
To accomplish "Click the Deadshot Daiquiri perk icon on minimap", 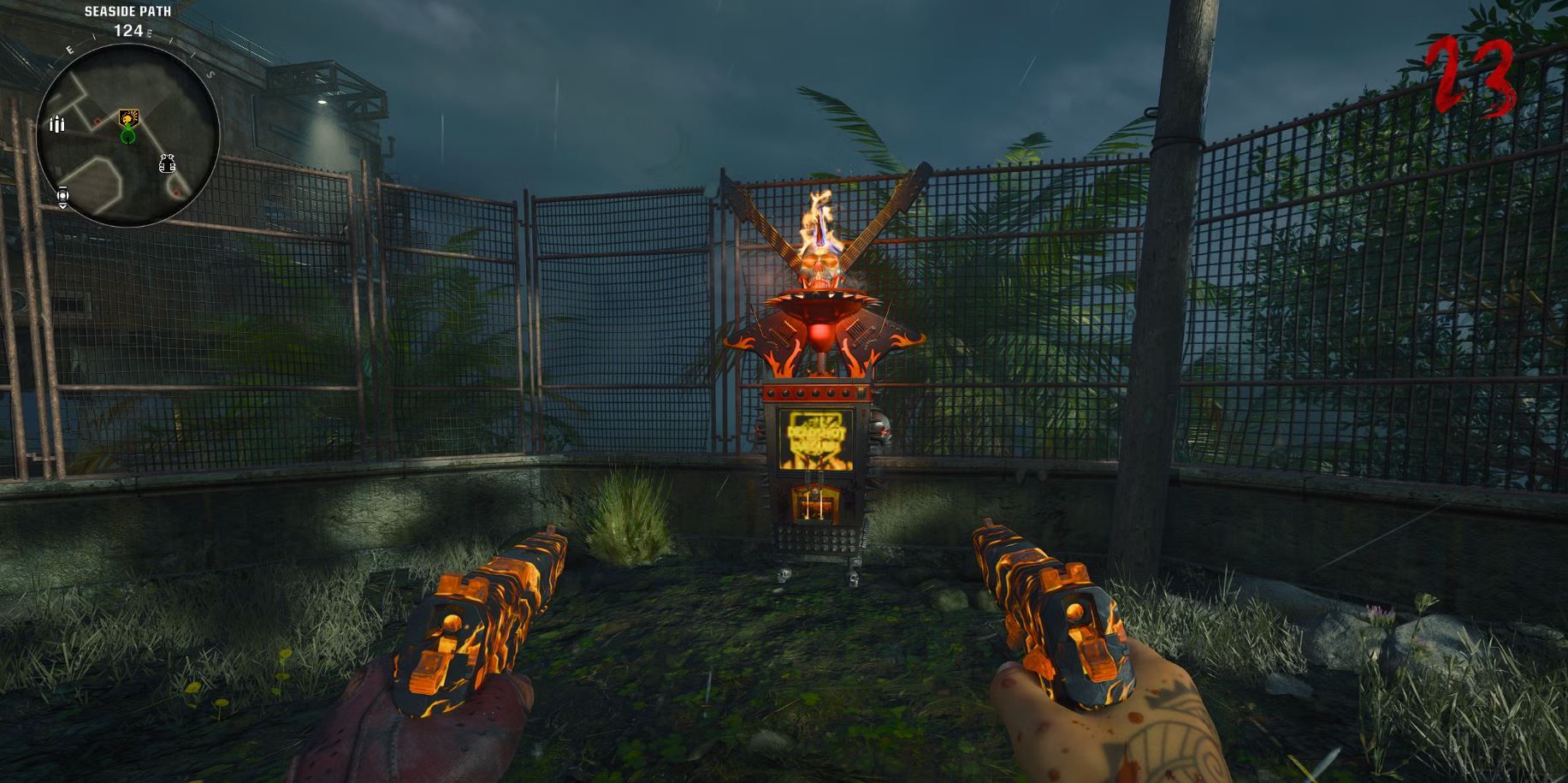I will click(128, 118).
